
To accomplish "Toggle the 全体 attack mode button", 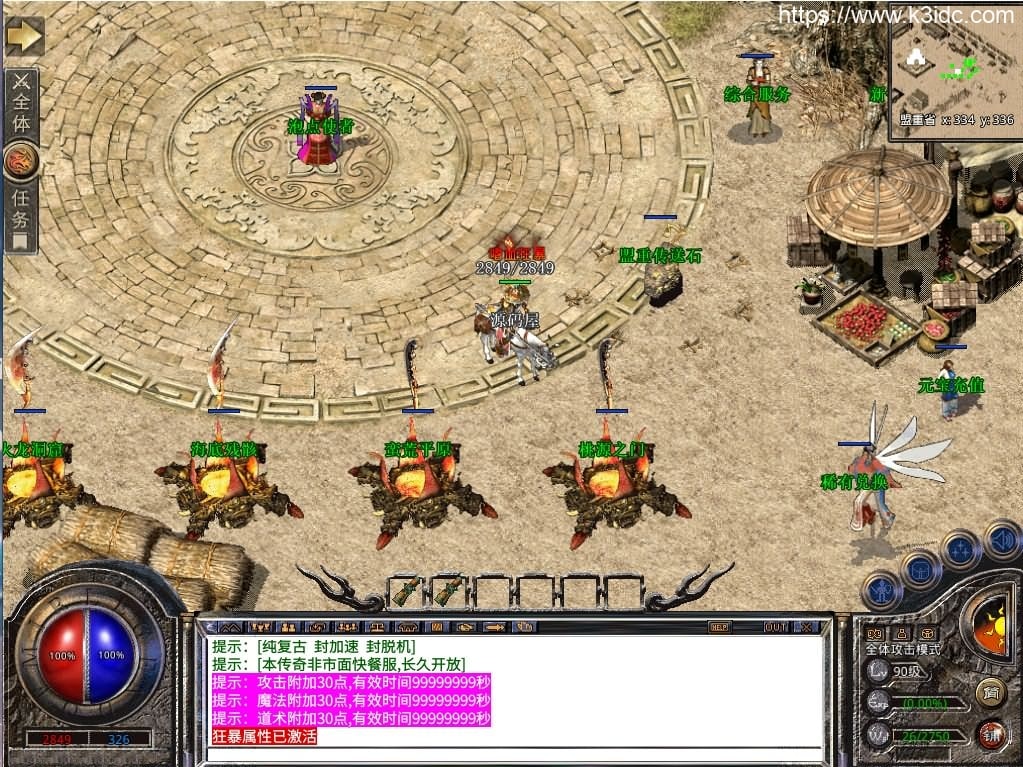I will point(21,104).
